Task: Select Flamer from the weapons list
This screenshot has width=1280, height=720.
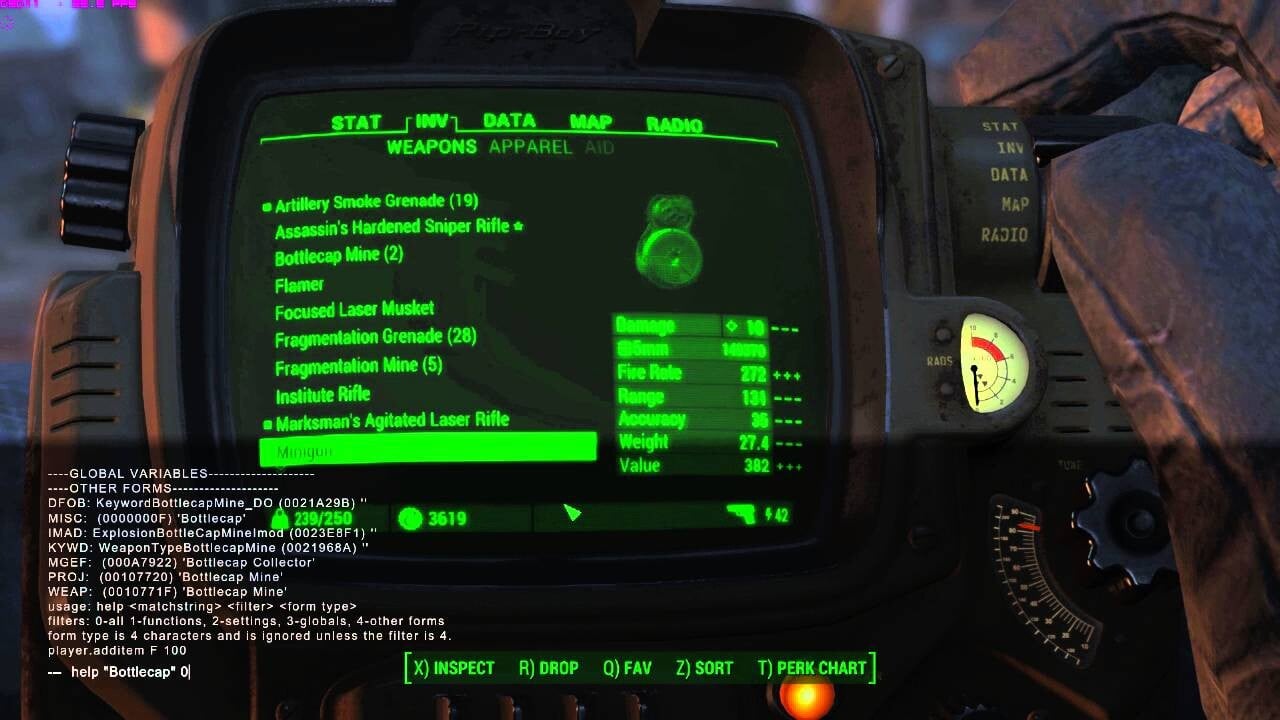Action: [298, 284]
